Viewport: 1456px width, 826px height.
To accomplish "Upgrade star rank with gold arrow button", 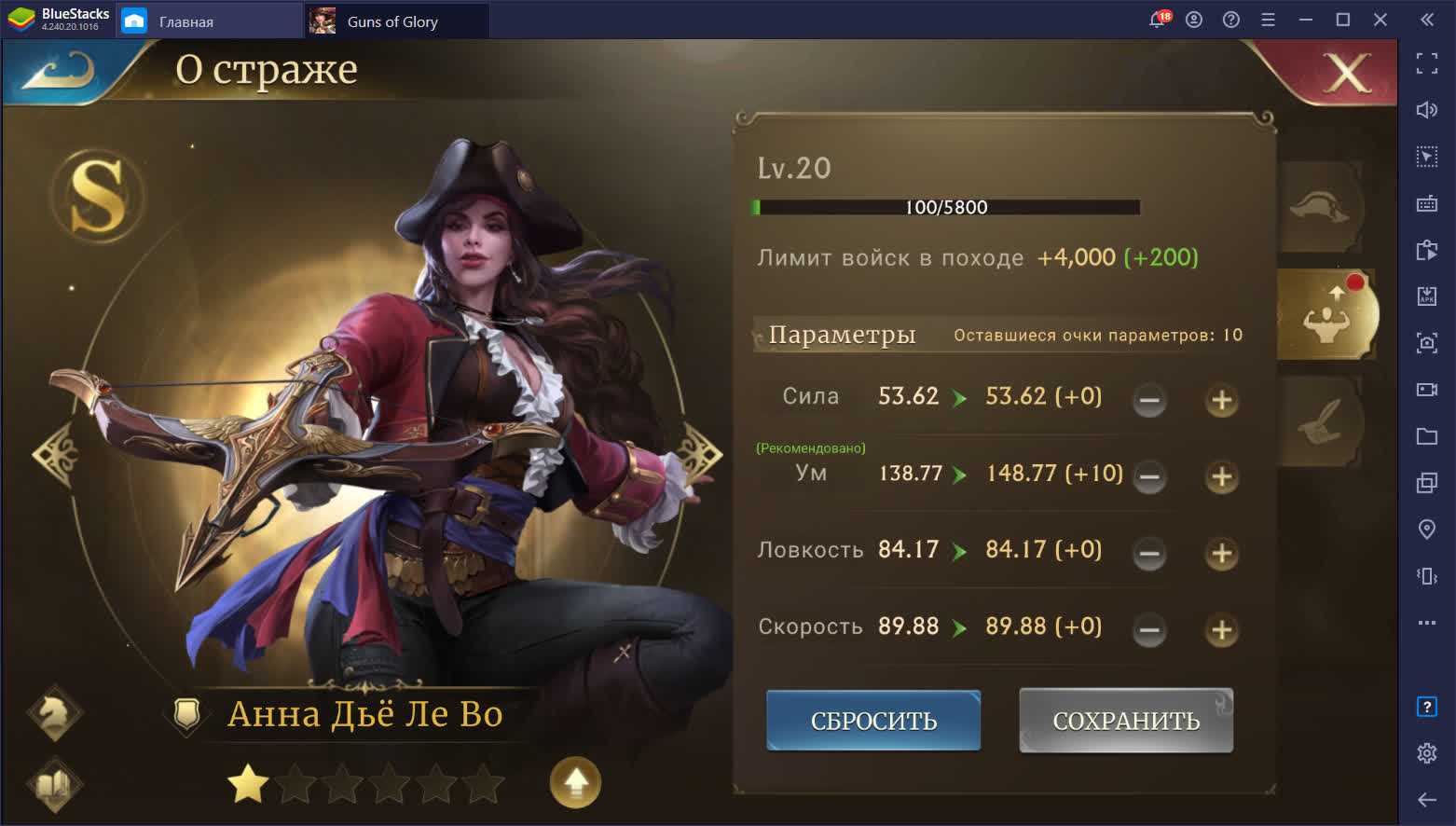I will 575,782.
